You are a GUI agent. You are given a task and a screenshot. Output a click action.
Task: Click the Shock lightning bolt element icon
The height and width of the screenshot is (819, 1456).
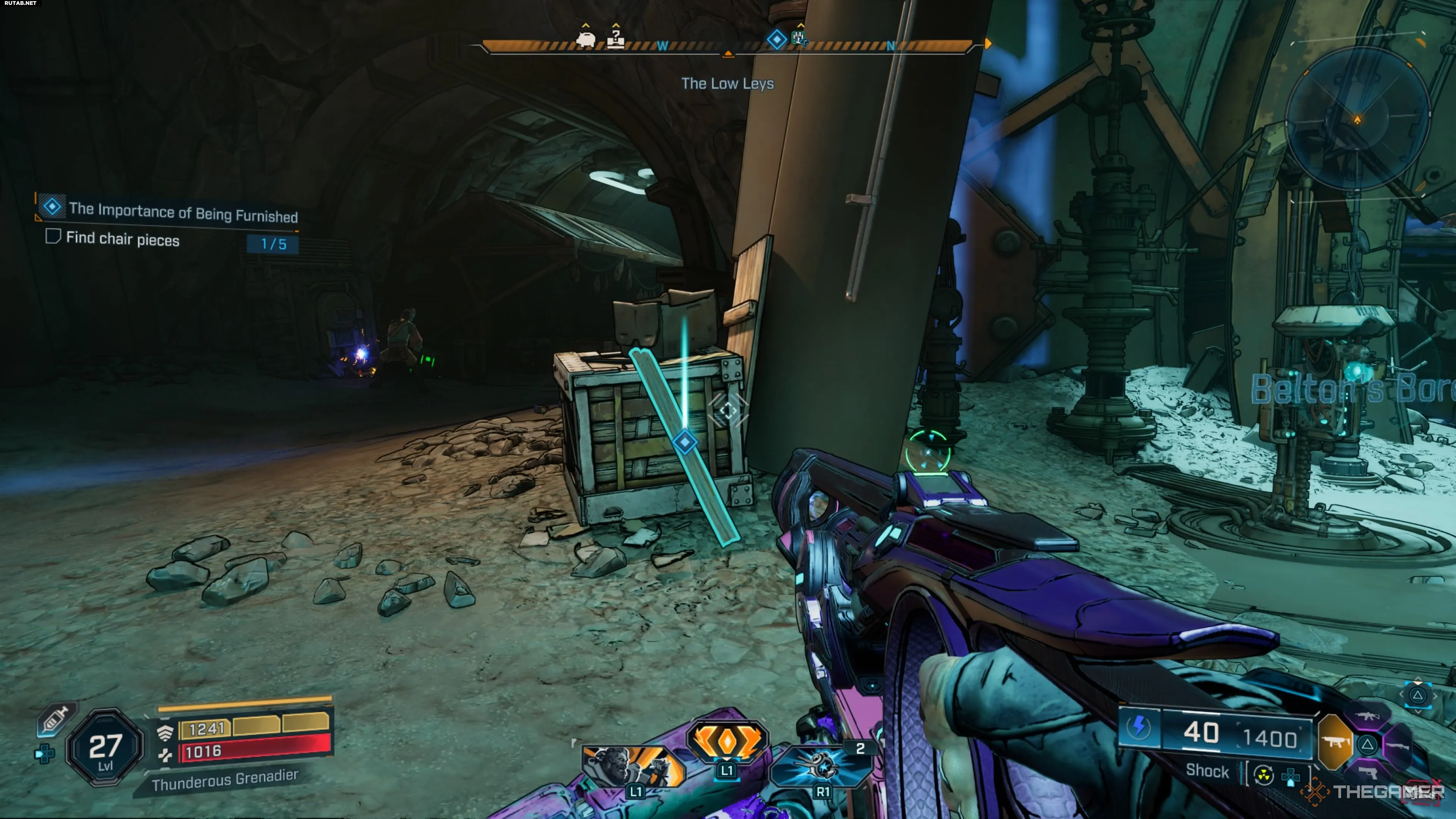[1139, 727]
